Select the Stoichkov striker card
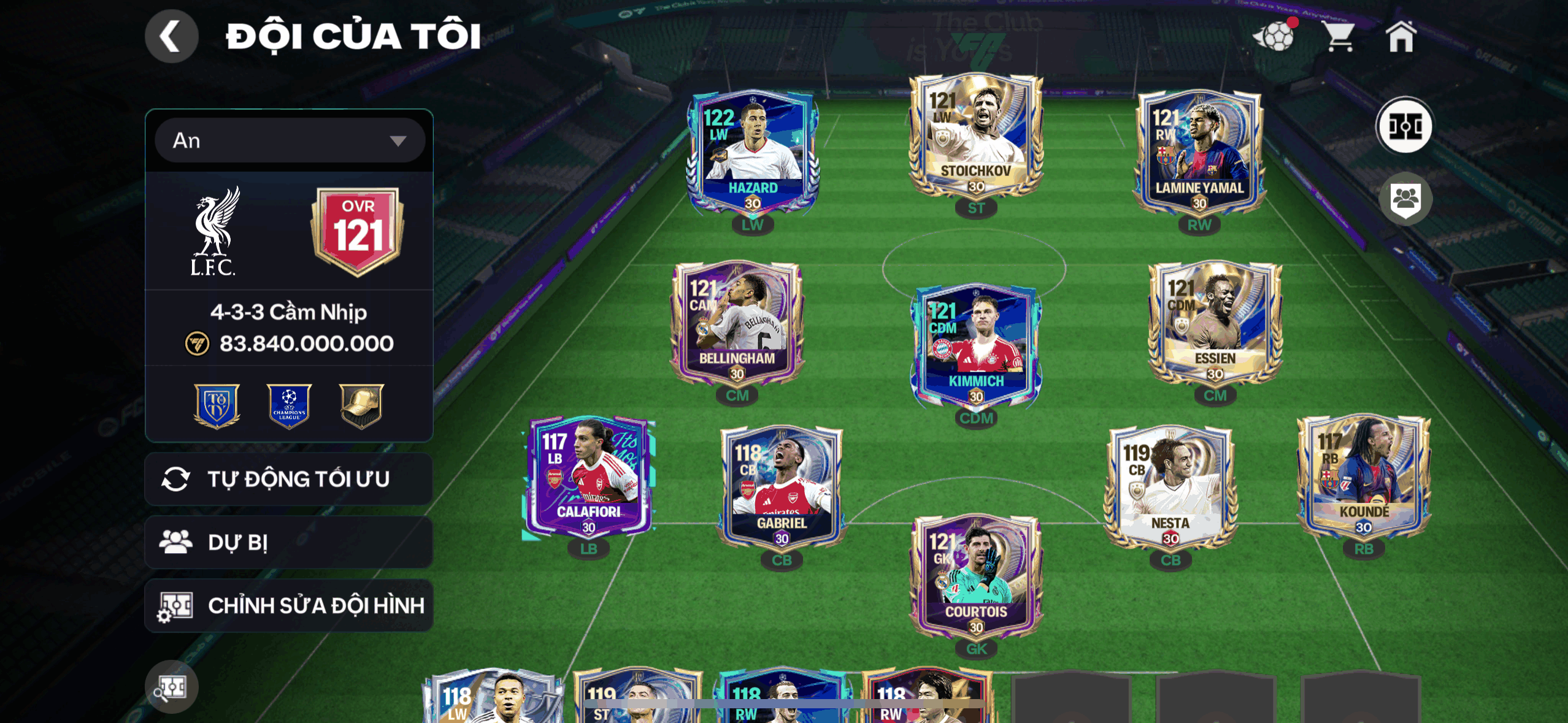 975,138
